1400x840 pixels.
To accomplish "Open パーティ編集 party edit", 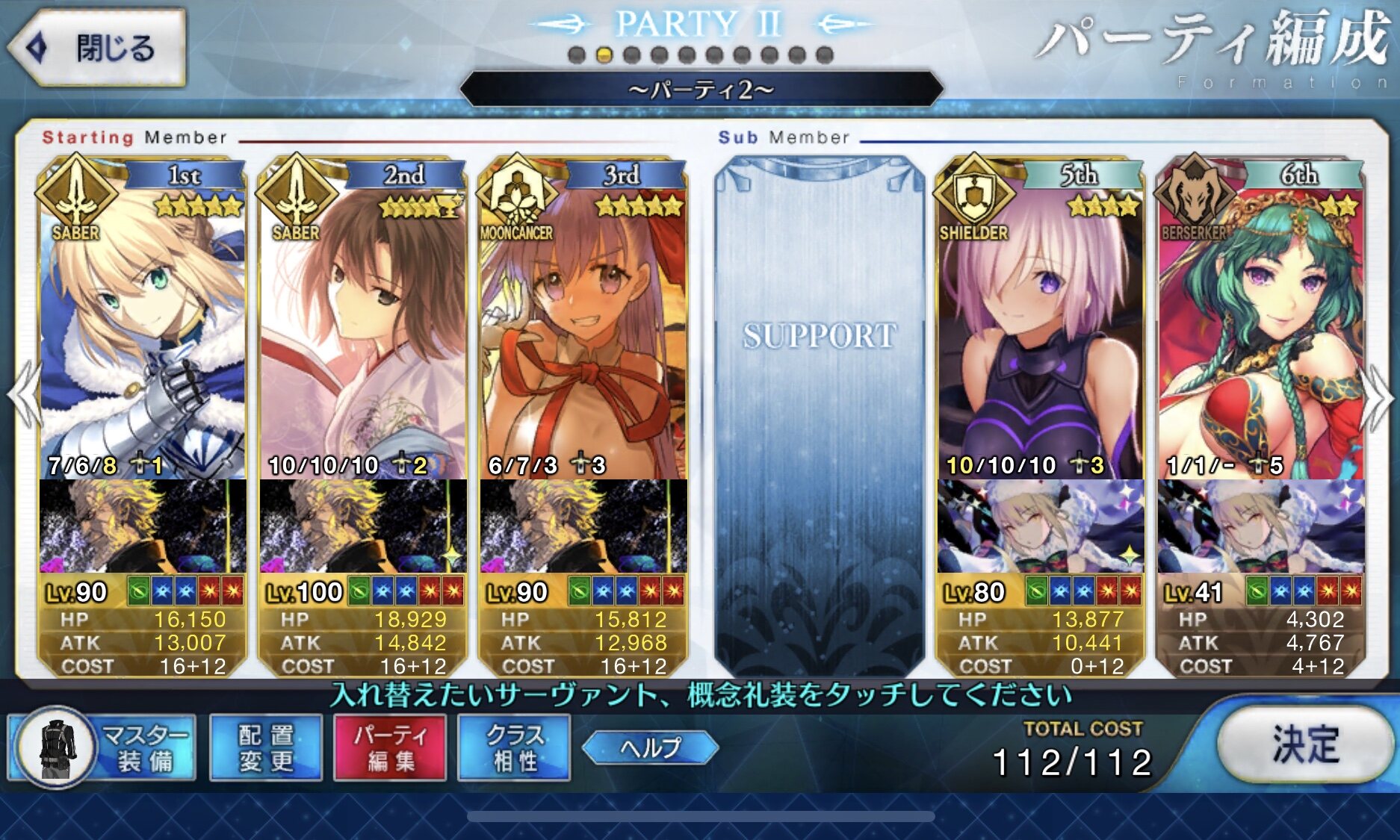I will click(x=390, y=747).
